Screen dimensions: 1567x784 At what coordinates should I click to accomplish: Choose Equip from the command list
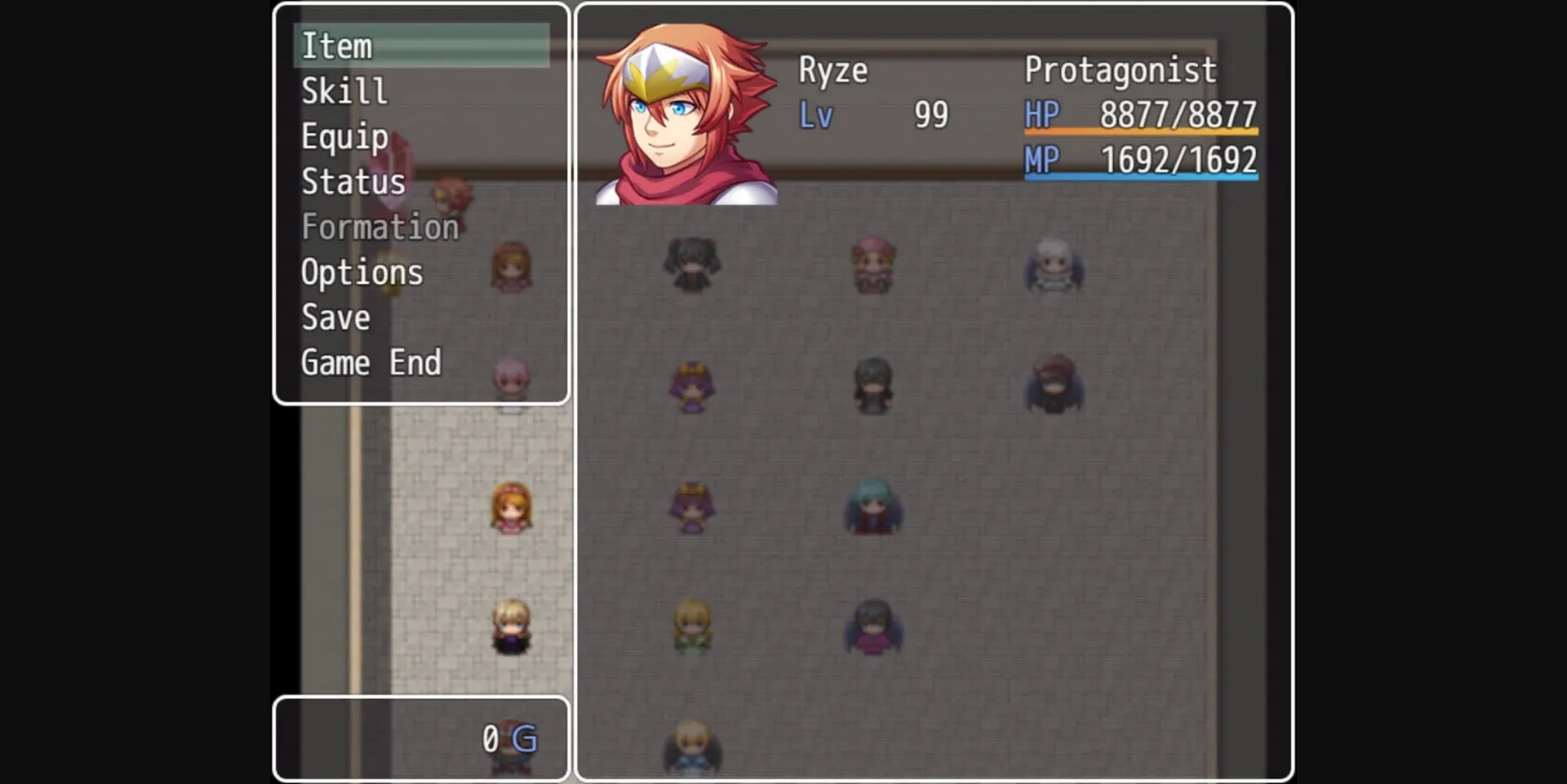[344, 136]
